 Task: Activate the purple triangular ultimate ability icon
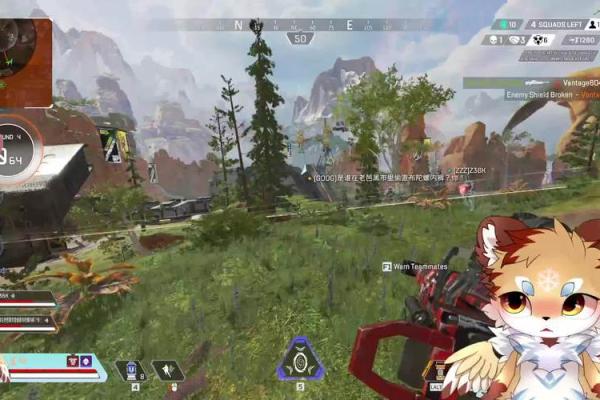point(299,359)
